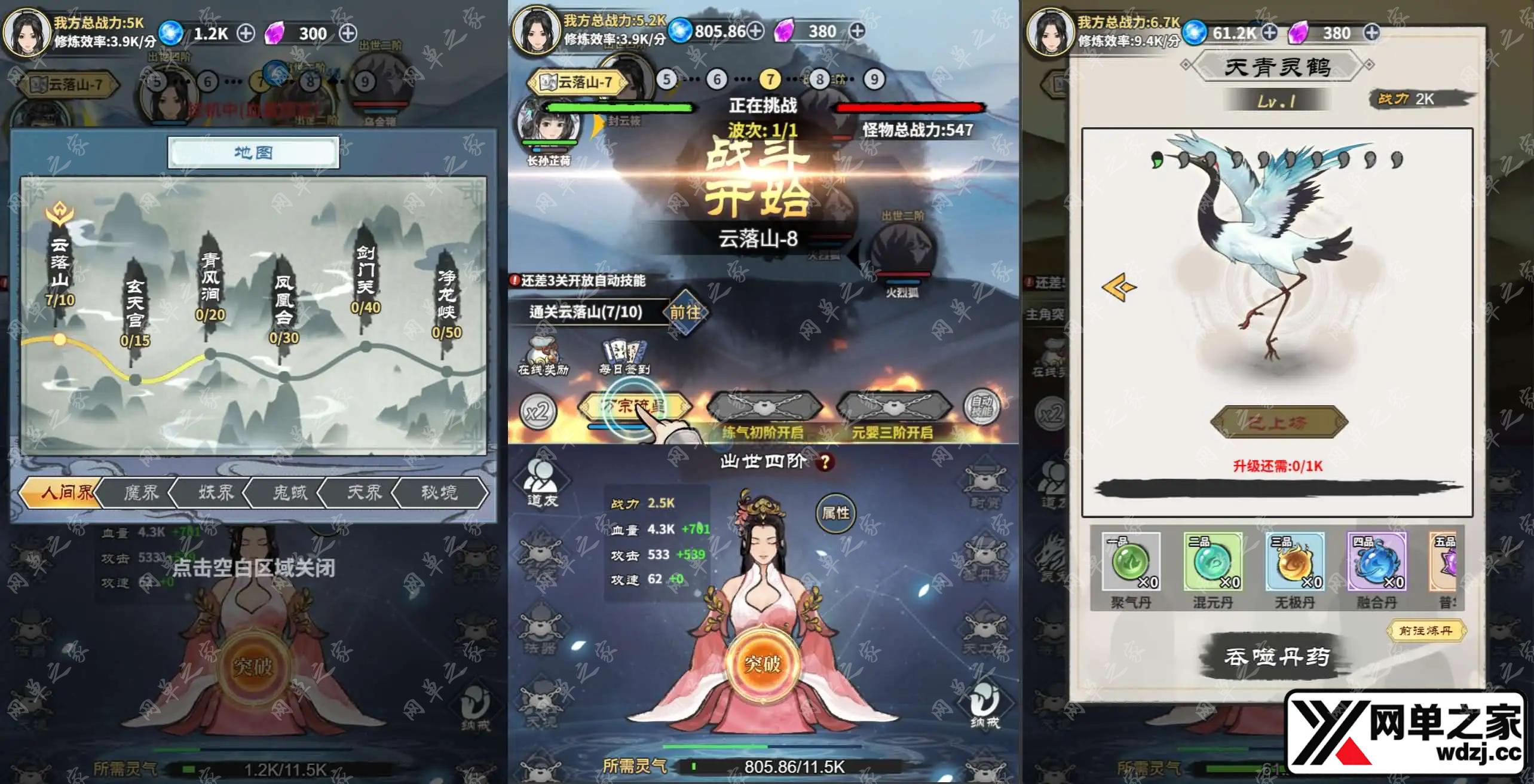
Task: Click the 前往 quest button
Action: (x=685, y=312)
